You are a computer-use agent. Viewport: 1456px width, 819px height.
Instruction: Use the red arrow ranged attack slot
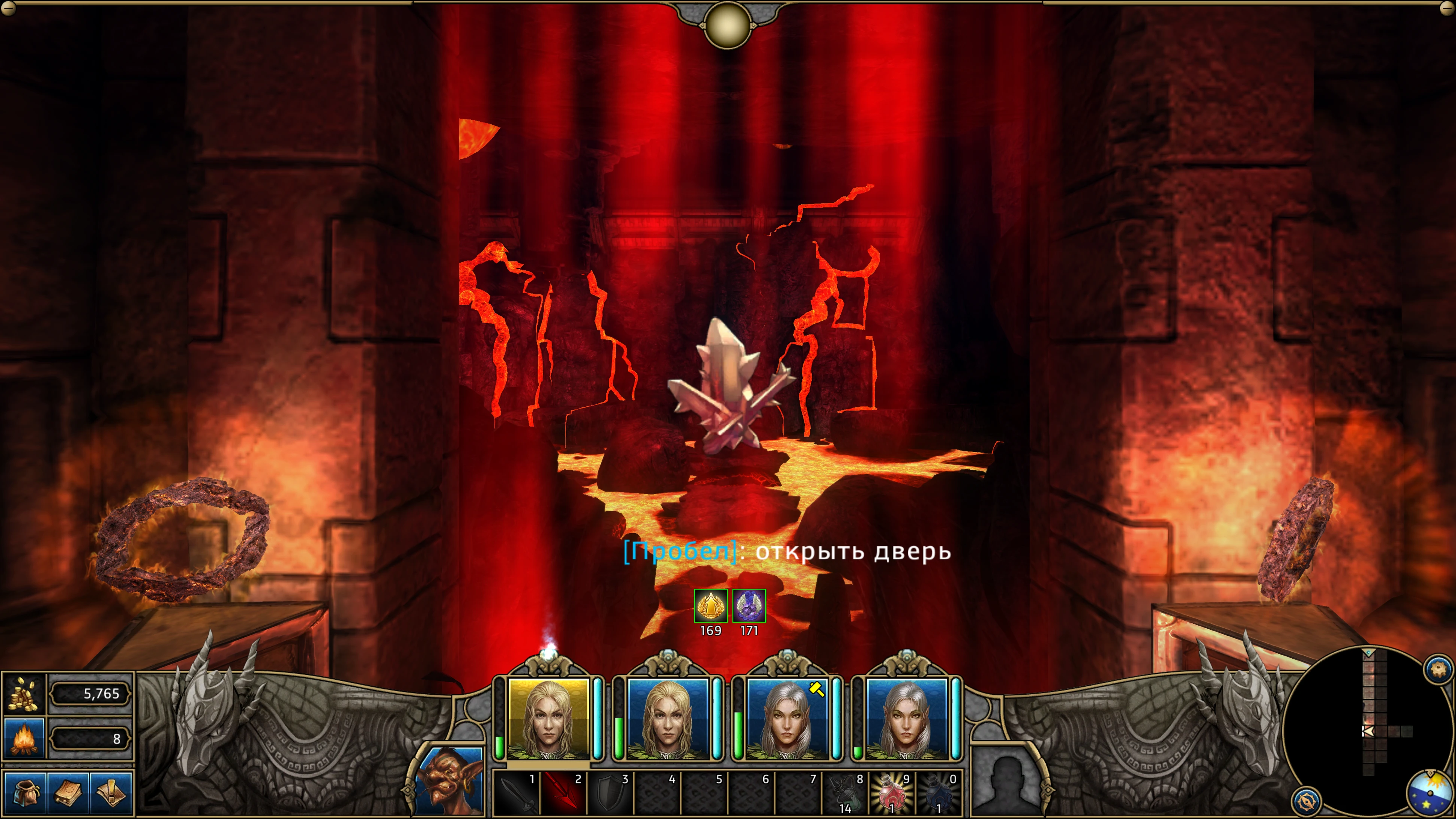pyautogui.click(x=563, y=793)
